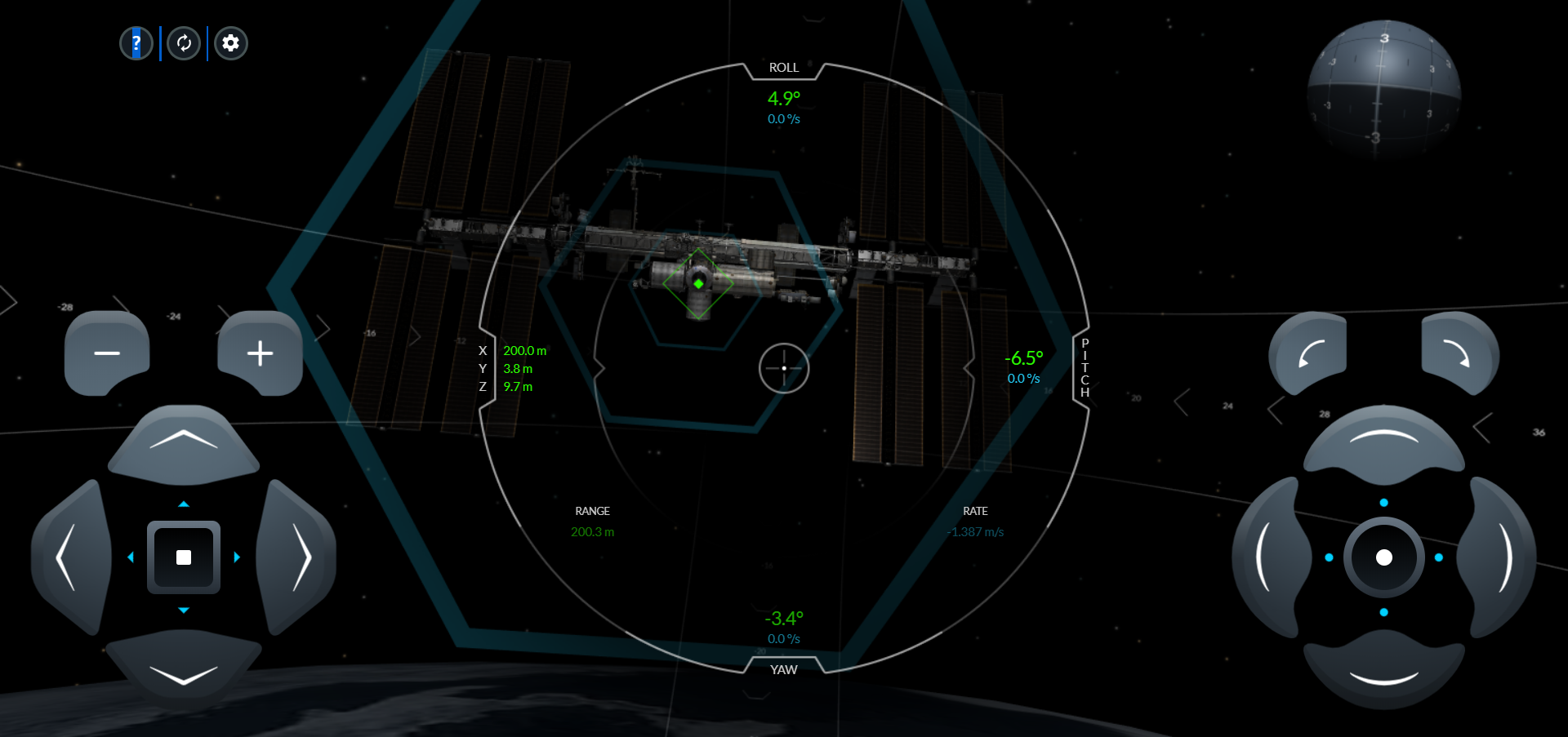Screen dimensions: 1568x737
Task: Toggle the square precision button on translation pad
Action: [x=184, y=557]
